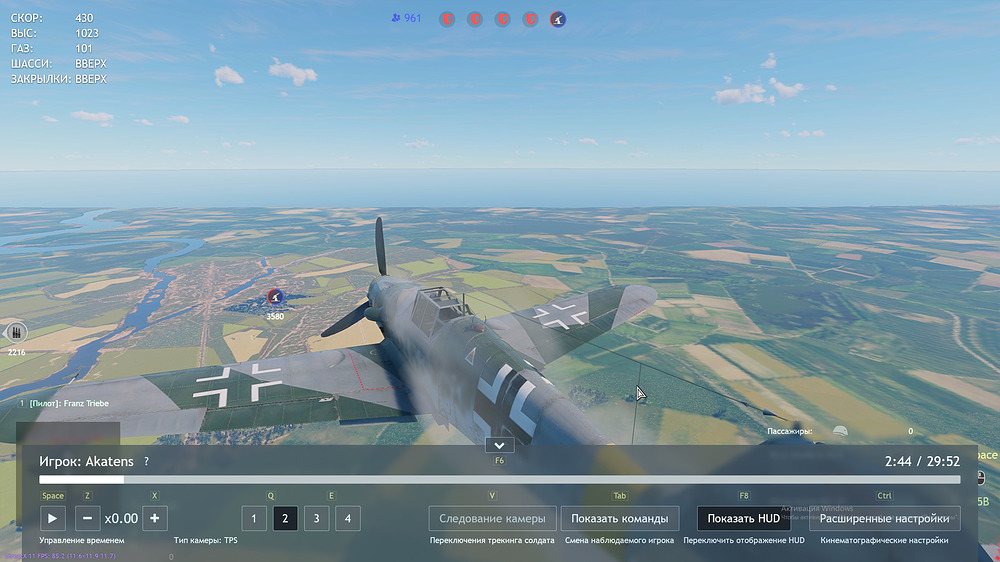
Task: Decrease replay speed with the minus button
Action: tap(87, 518)
